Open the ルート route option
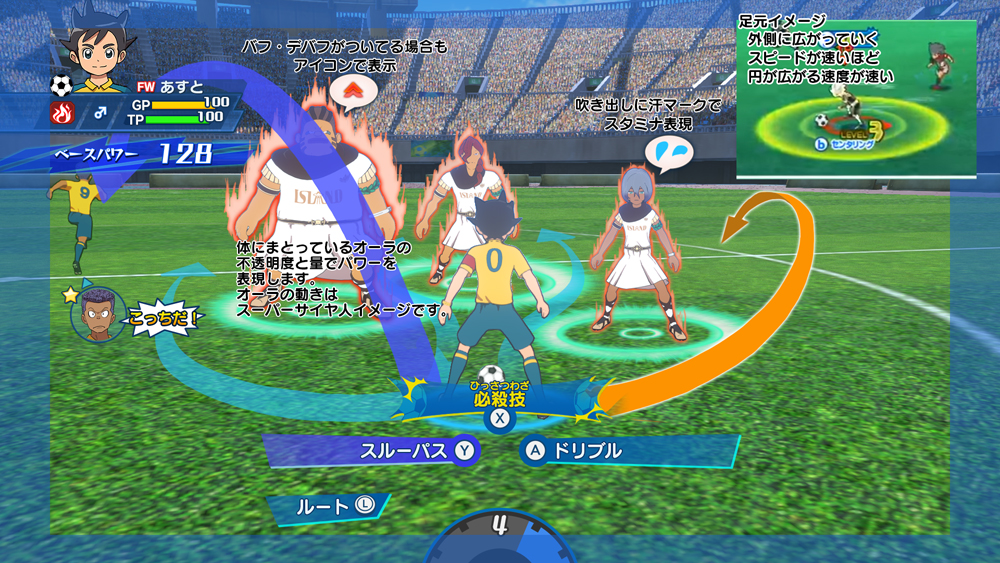Viewport: 1000px width, 563px height. tap(329, 506)
